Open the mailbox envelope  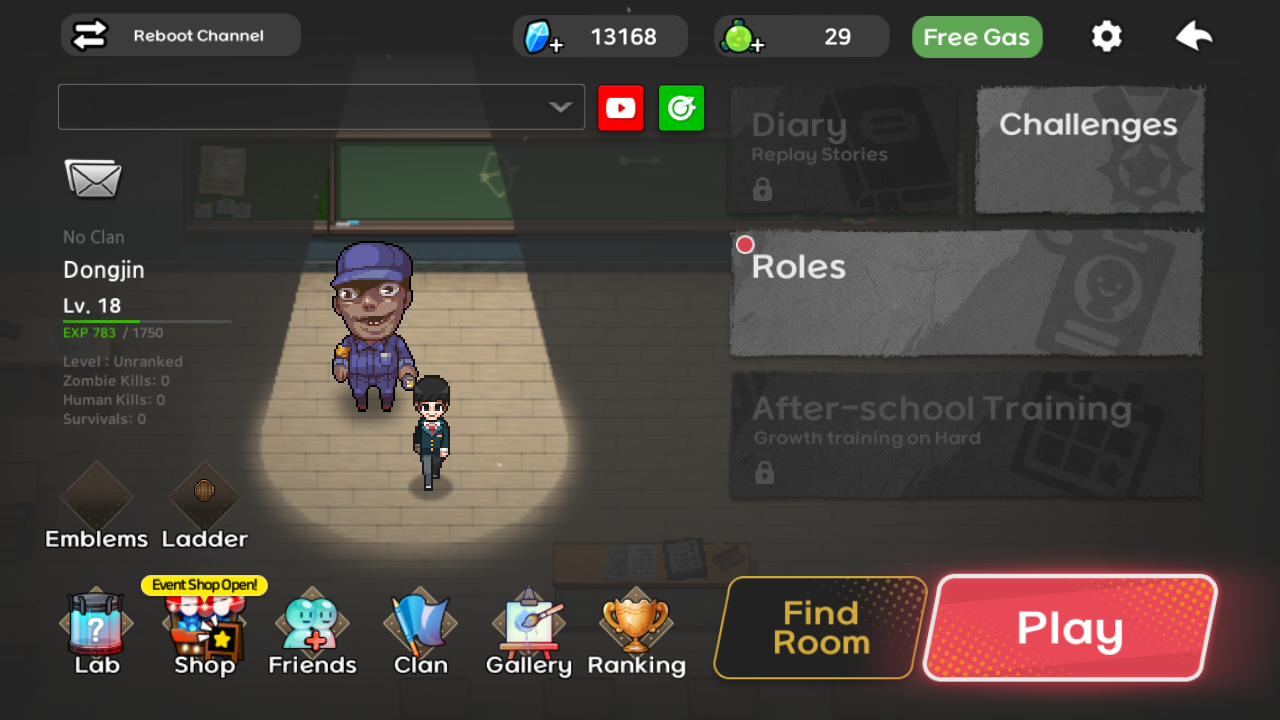[x=95, y=182]
